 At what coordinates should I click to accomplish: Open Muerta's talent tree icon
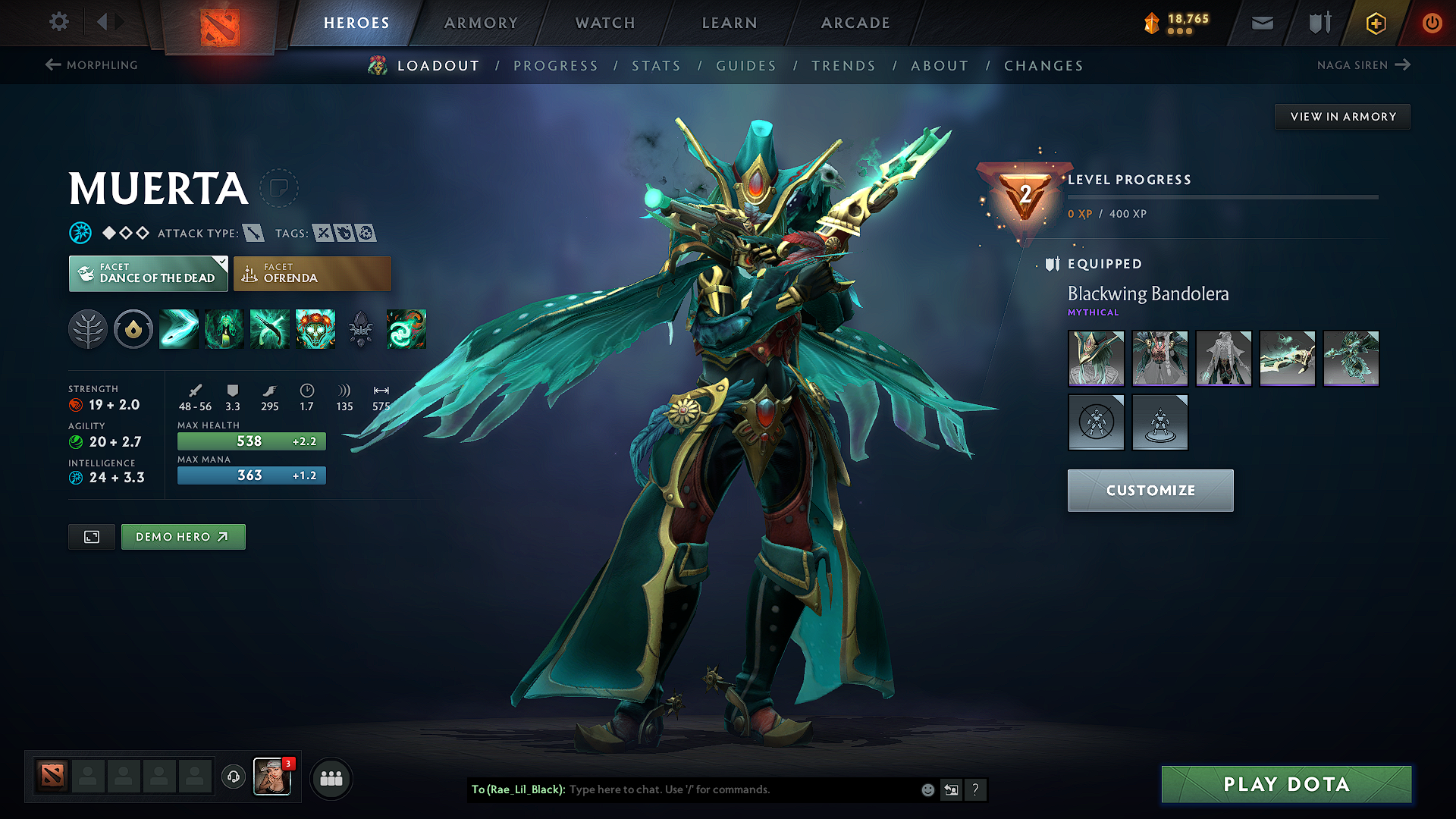[x=87, y=329]
